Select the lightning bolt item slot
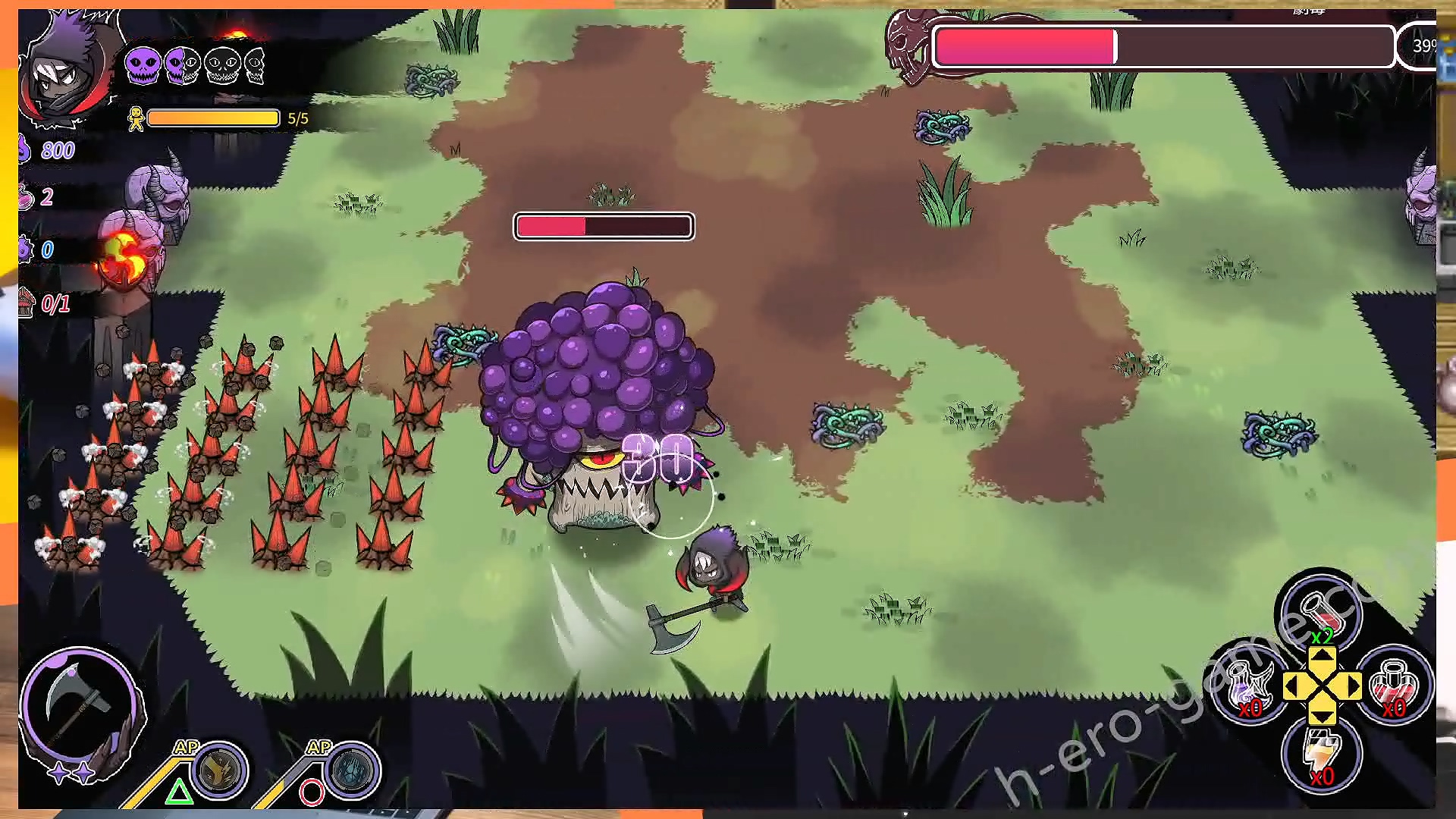Viewport: 1456px width, 819px height. click(1321, 752)
